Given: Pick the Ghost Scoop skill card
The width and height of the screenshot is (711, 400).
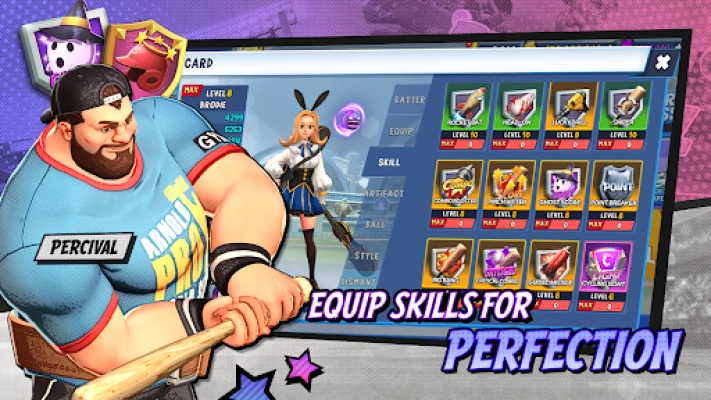Looking at the screenshot, I should coord(564,190).
